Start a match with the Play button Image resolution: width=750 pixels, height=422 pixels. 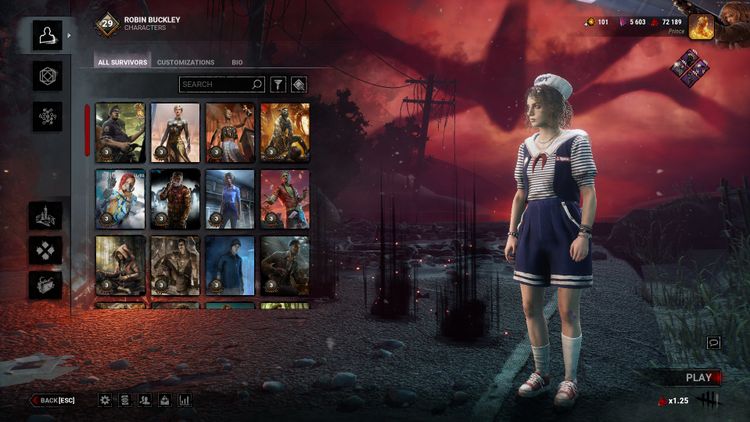699,377
